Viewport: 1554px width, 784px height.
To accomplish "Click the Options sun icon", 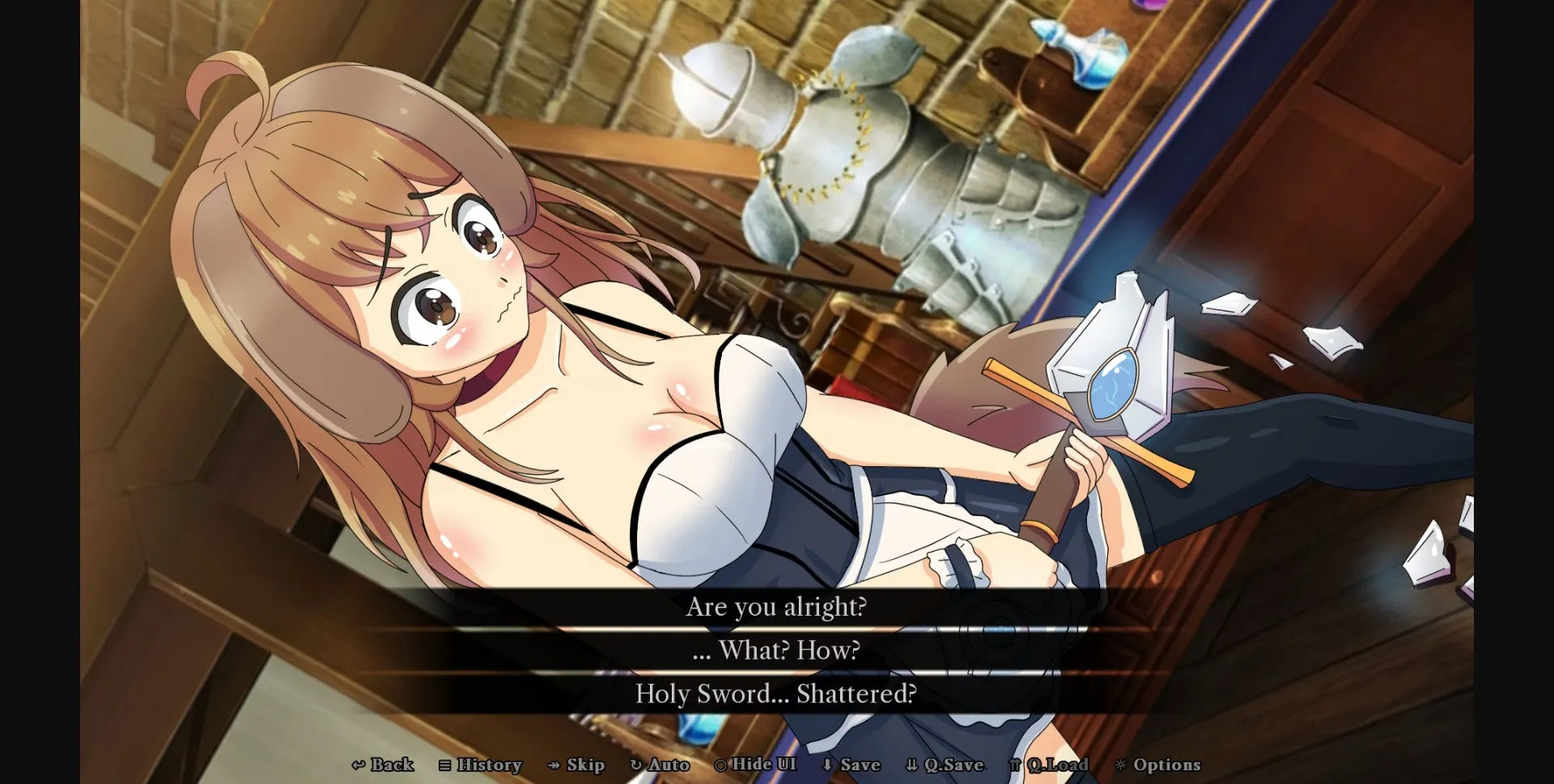I will 1119,765.
